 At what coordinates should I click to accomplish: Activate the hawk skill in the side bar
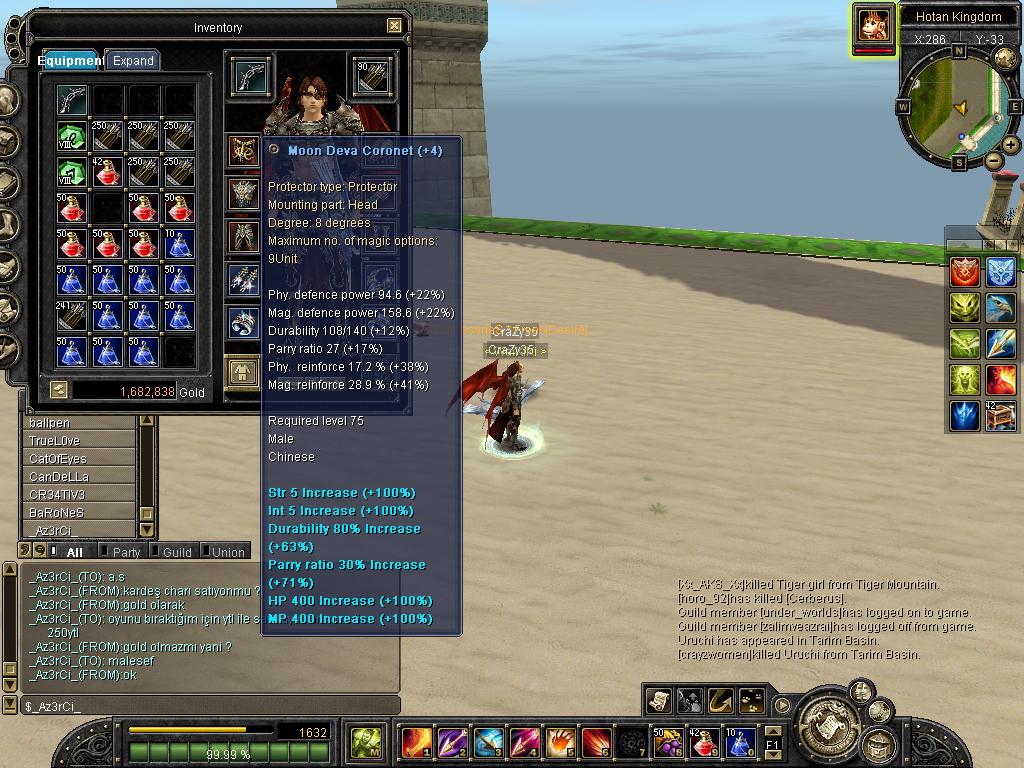pyautogui.click(x=1000, y=307)
